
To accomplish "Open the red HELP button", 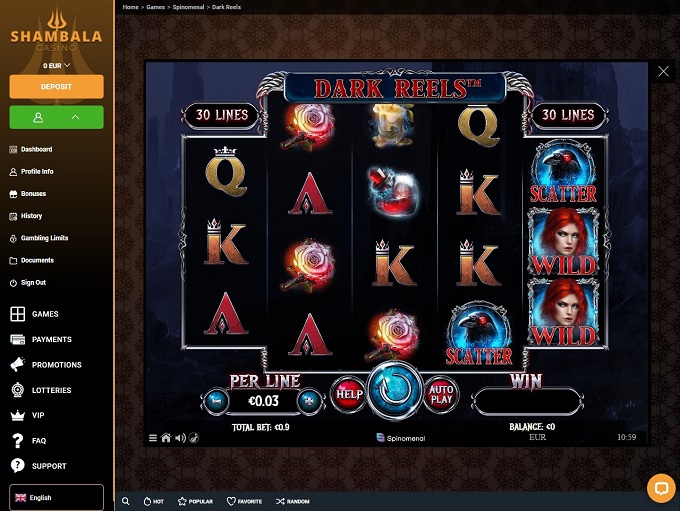I will [x=348, y=393].
